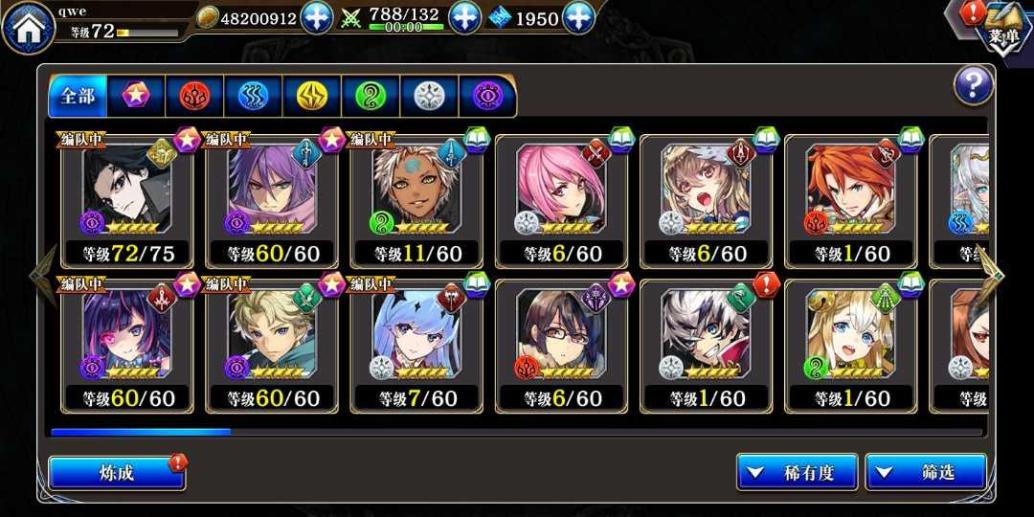This screenshot has width=1034, height=517.
Task: Filter by the blue water element tab
Action: coord(252,96)
